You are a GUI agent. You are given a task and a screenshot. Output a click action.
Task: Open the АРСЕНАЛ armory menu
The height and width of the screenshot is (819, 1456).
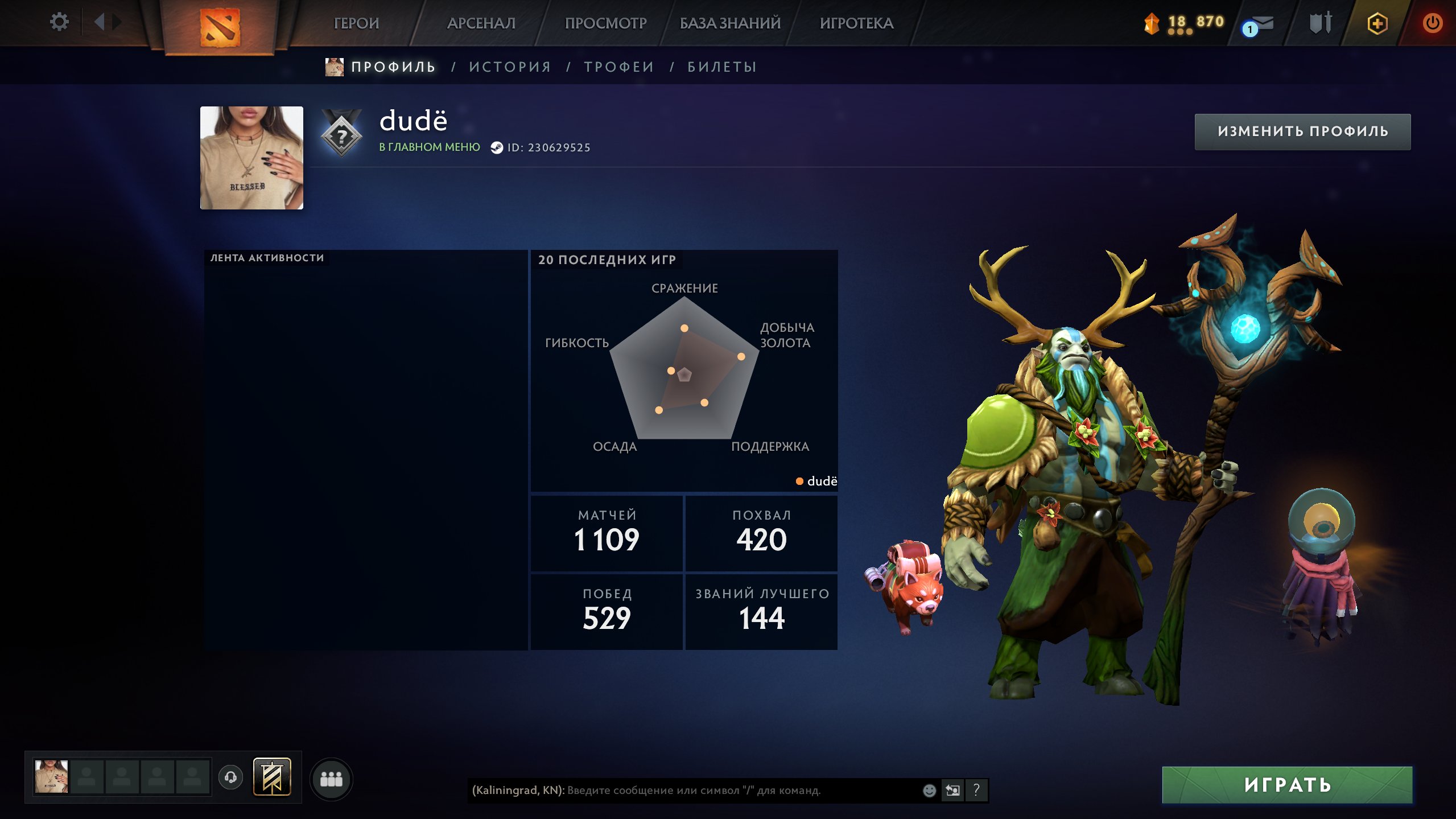481,23
